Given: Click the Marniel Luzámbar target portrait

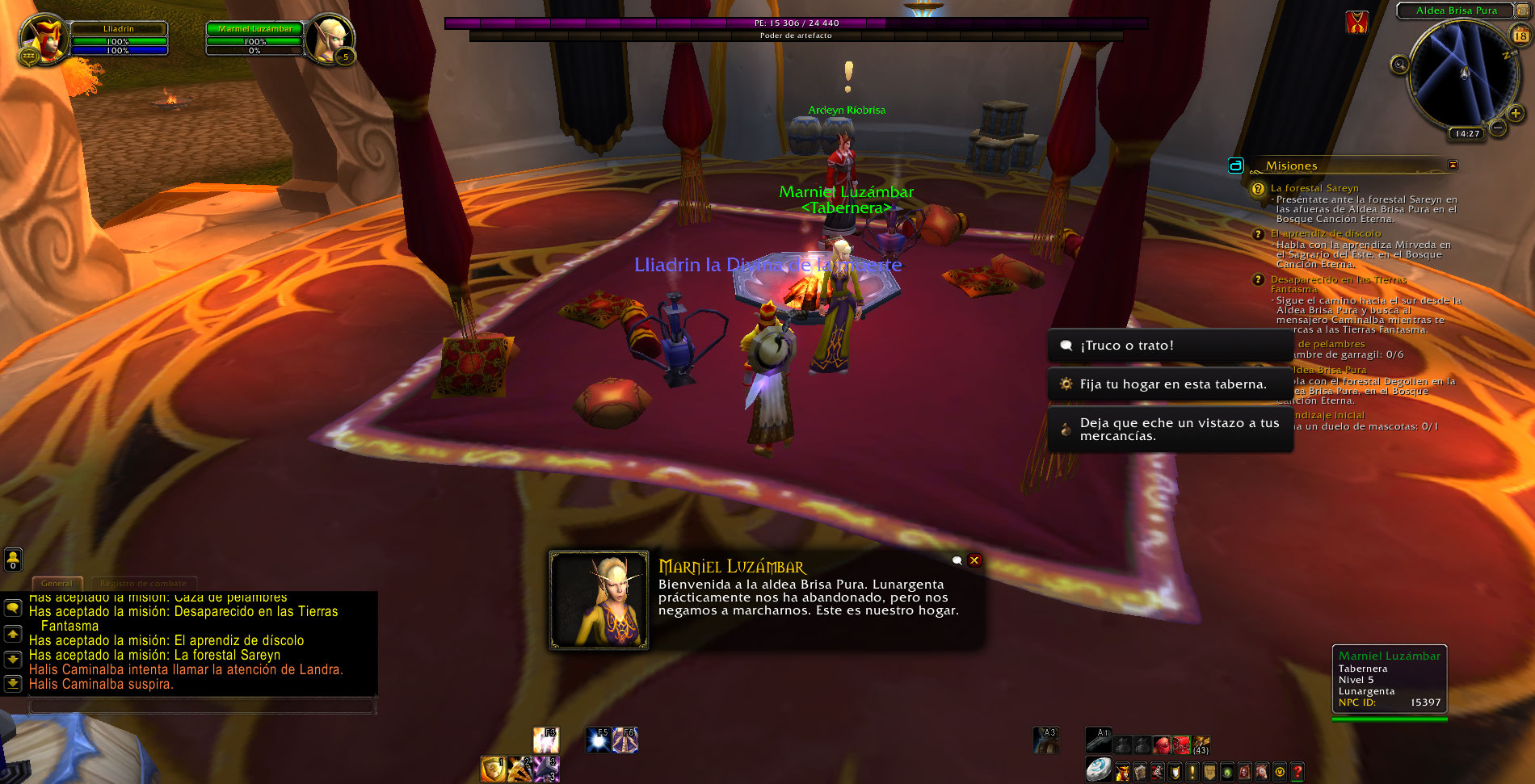Looking at the screenshot, I should click(329, 37).
